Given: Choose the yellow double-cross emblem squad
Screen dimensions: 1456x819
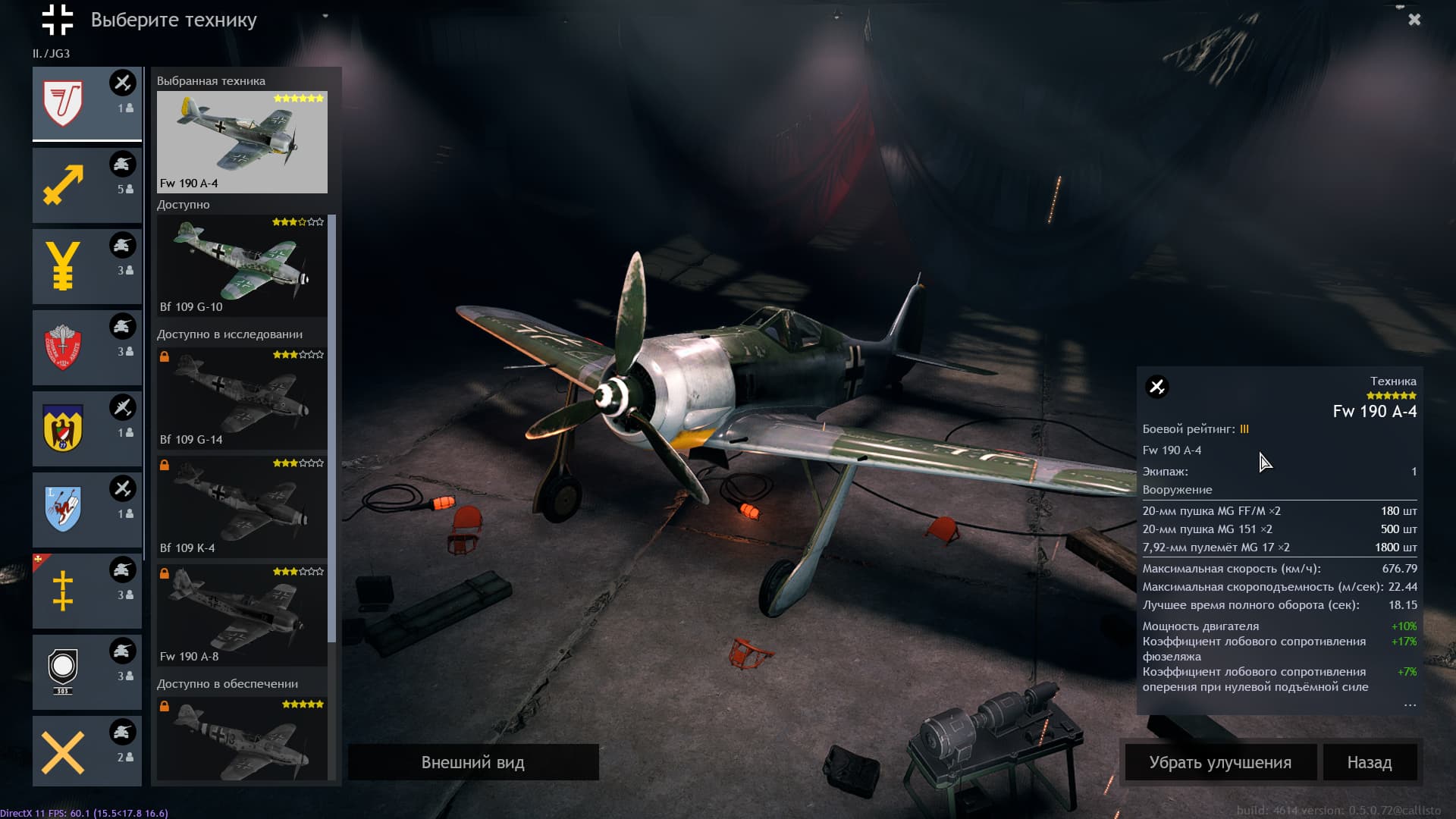Looking at the screenshot, I should coord(86,591).
